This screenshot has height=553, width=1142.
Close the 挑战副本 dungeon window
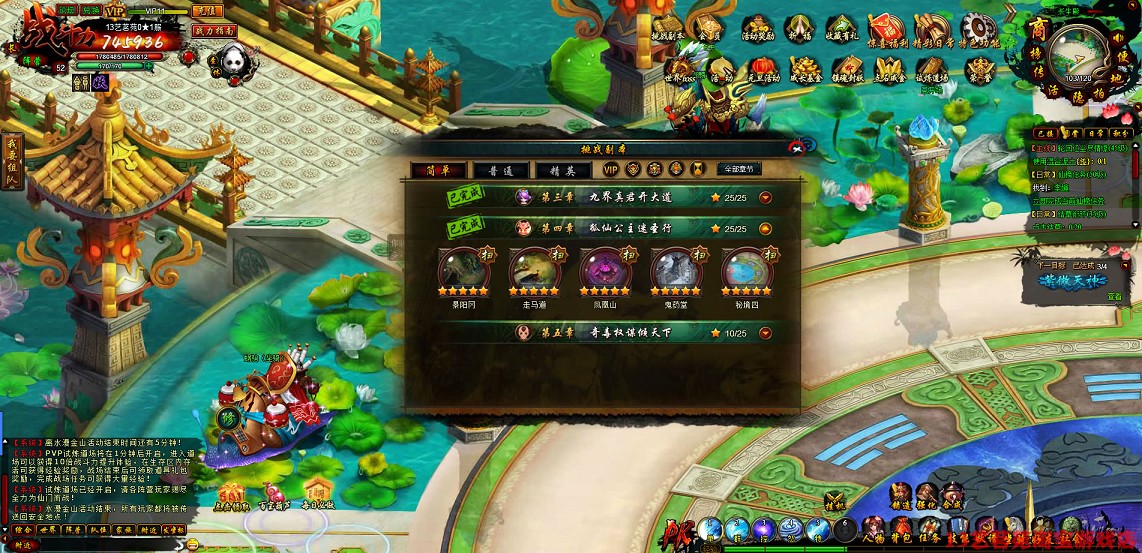(797, 147)
